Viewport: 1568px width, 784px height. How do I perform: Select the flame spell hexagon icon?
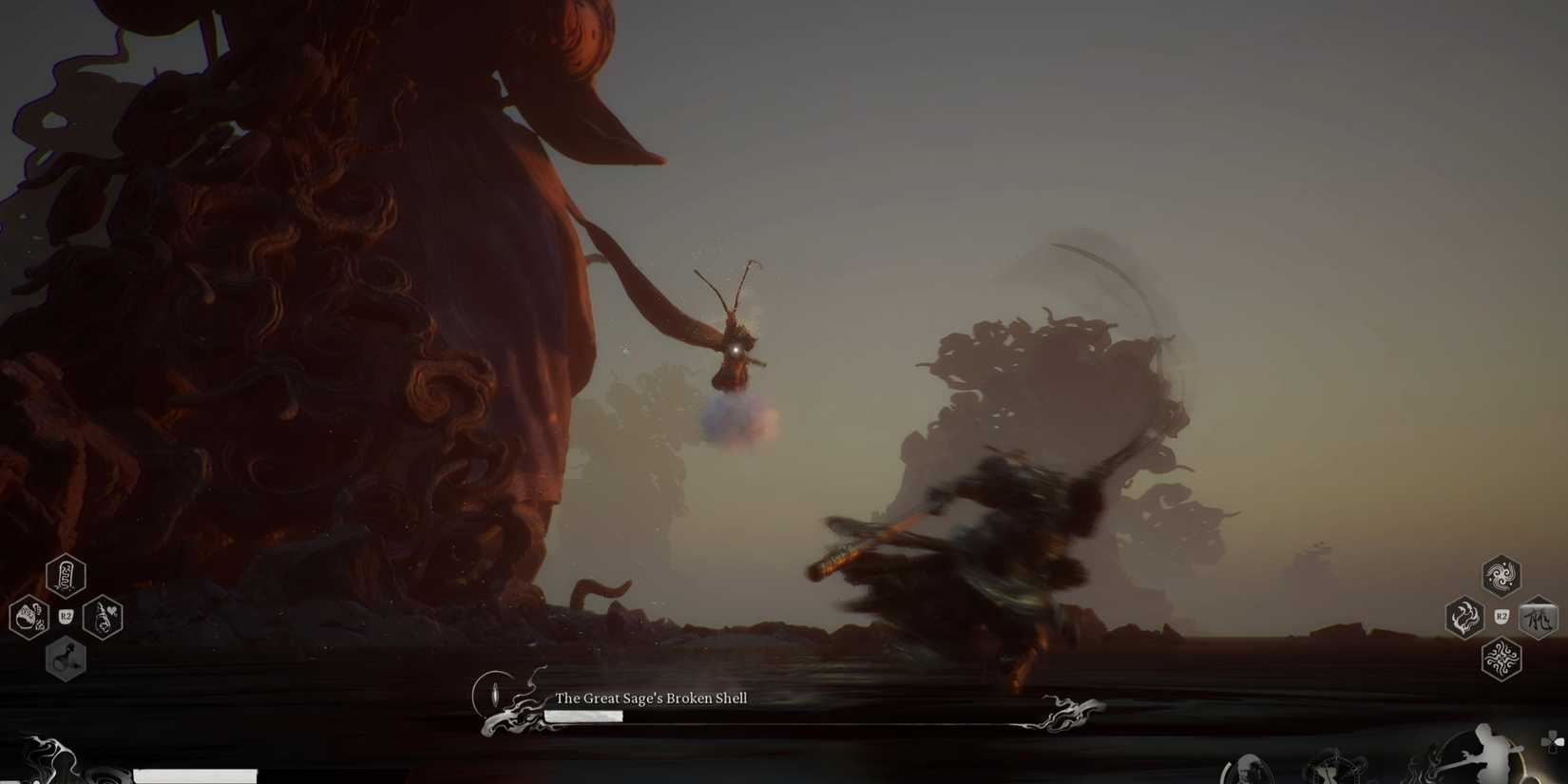click(1463, 618)
